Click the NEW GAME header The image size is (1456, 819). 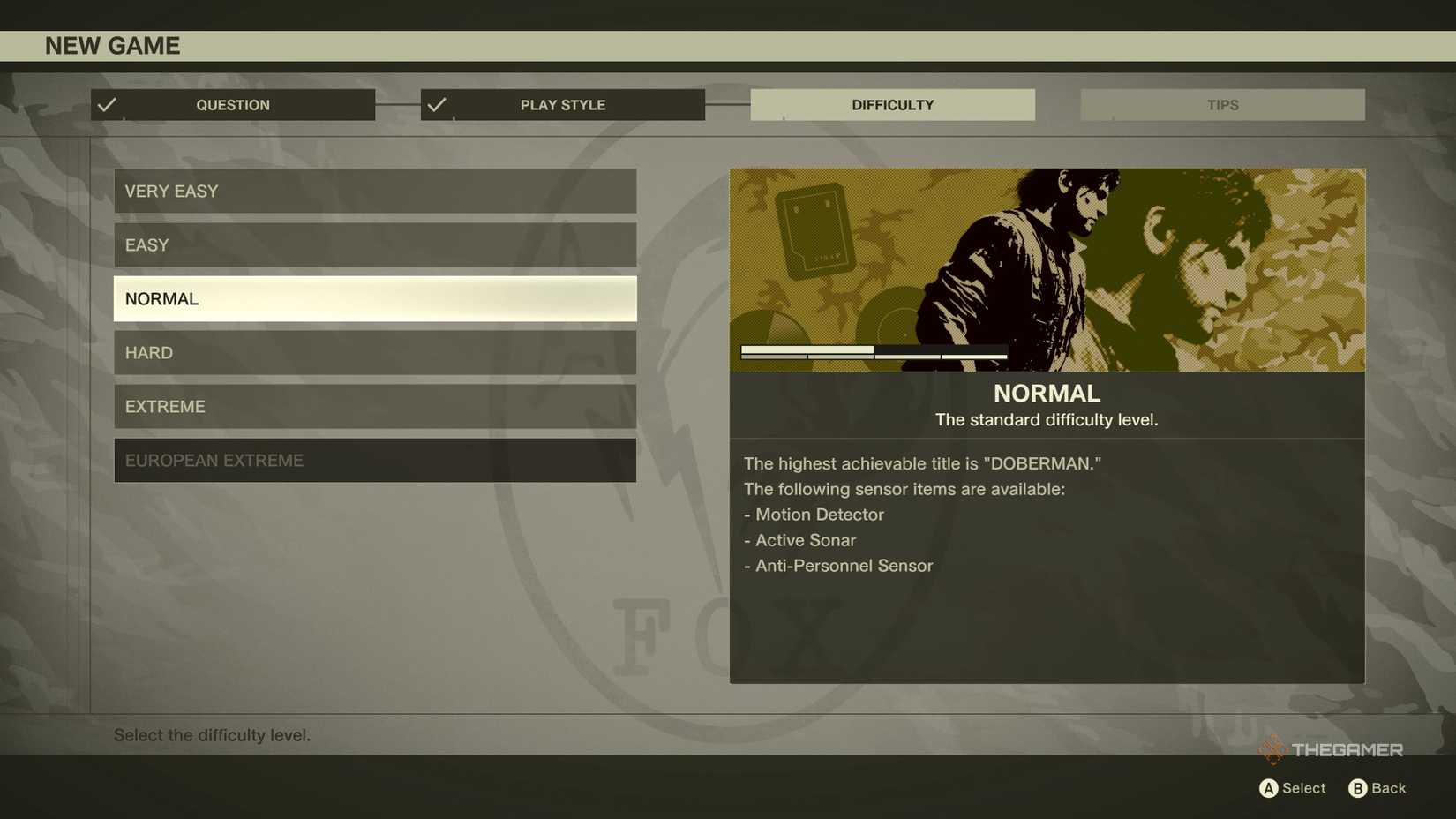pos(113,45)
